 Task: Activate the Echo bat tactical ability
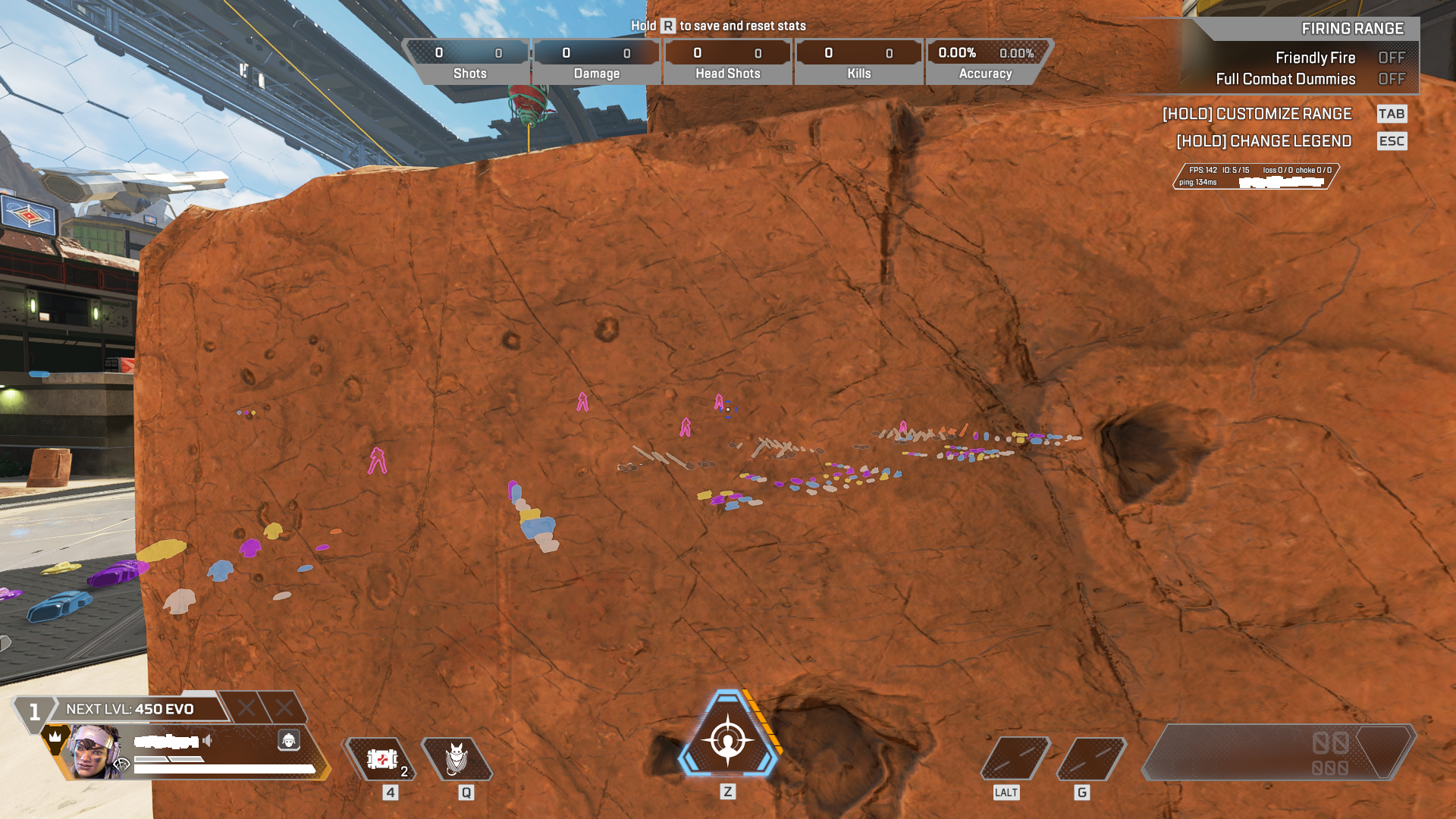[457, 759]
